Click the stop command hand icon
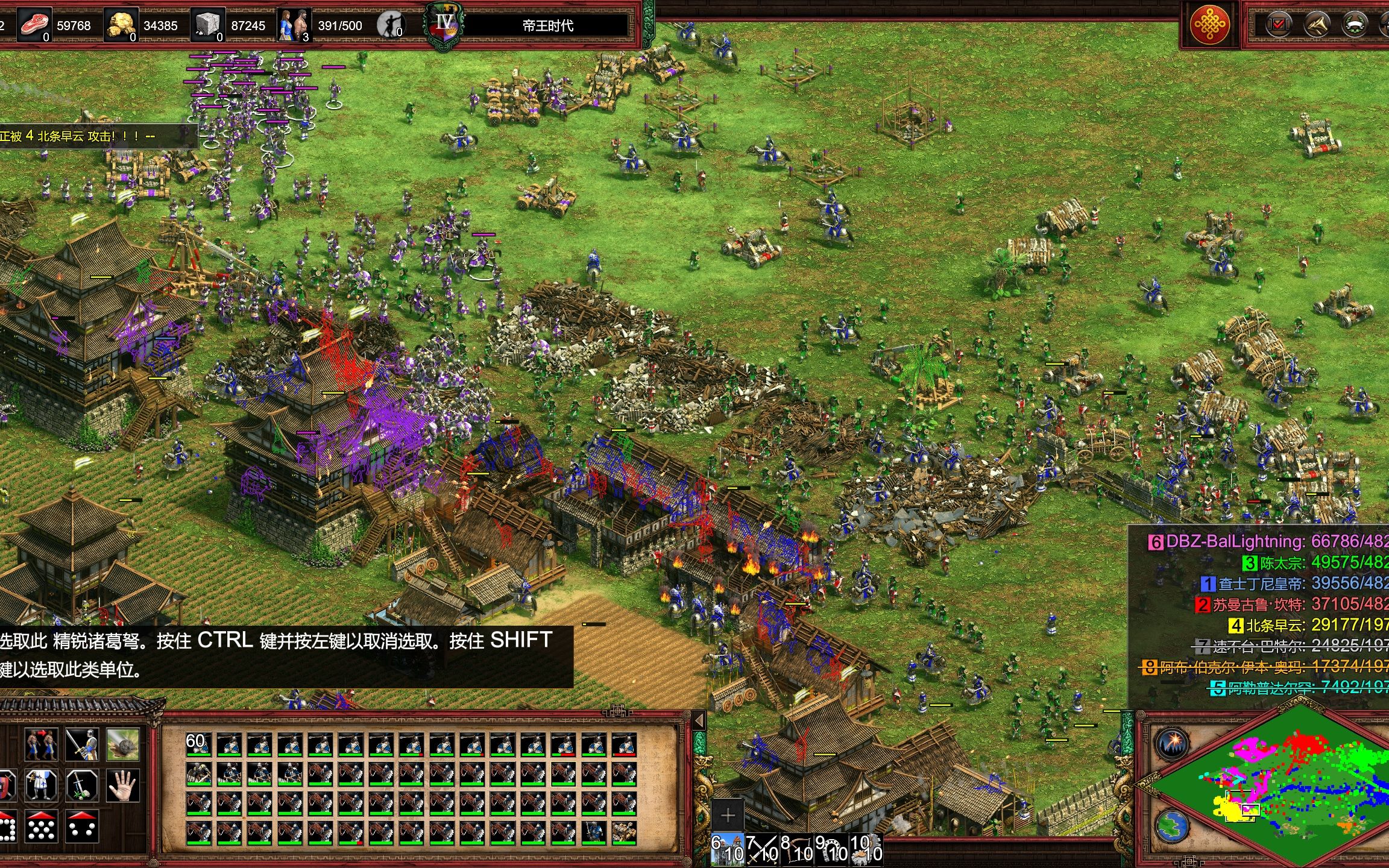The width and height of the screenshot is (1389, 868). pyautogui.click(x=123, y=785)
